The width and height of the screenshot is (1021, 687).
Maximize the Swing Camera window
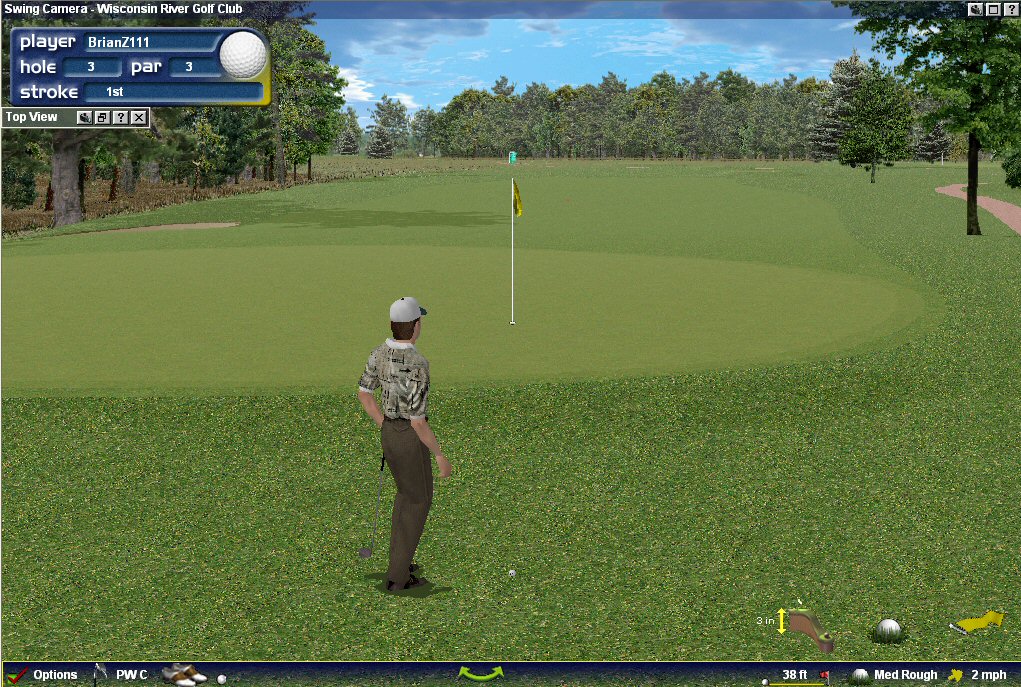[993, 9]
